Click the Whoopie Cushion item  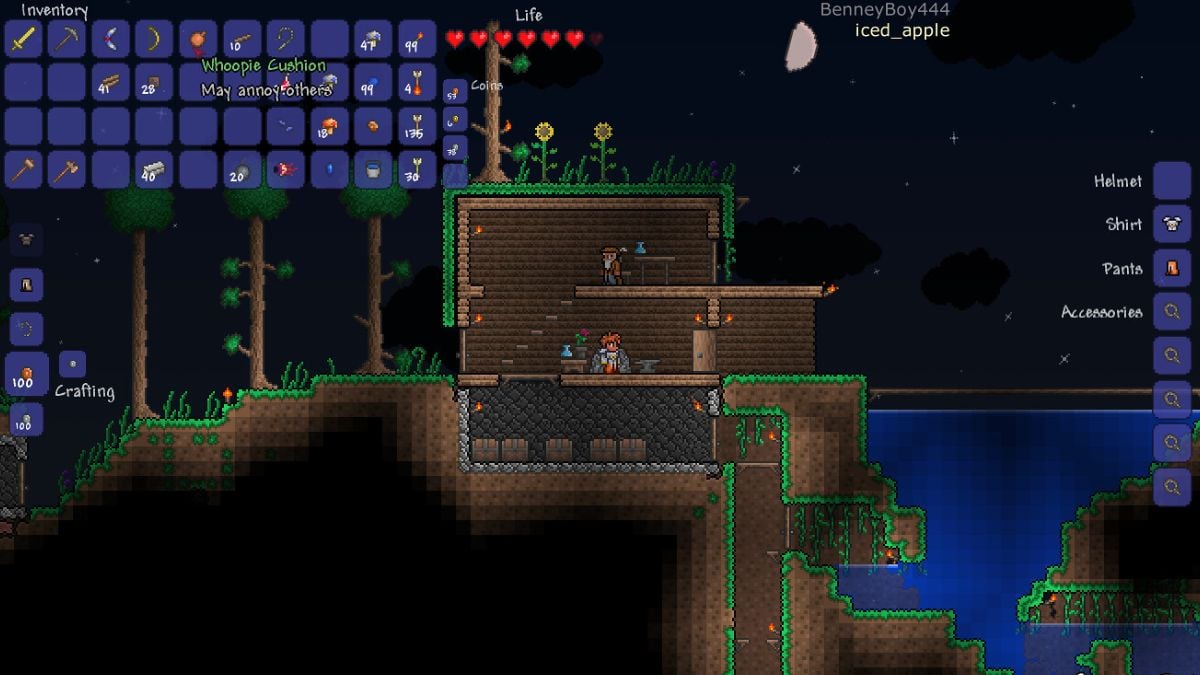pyautogui.click(x=198, y=40)
